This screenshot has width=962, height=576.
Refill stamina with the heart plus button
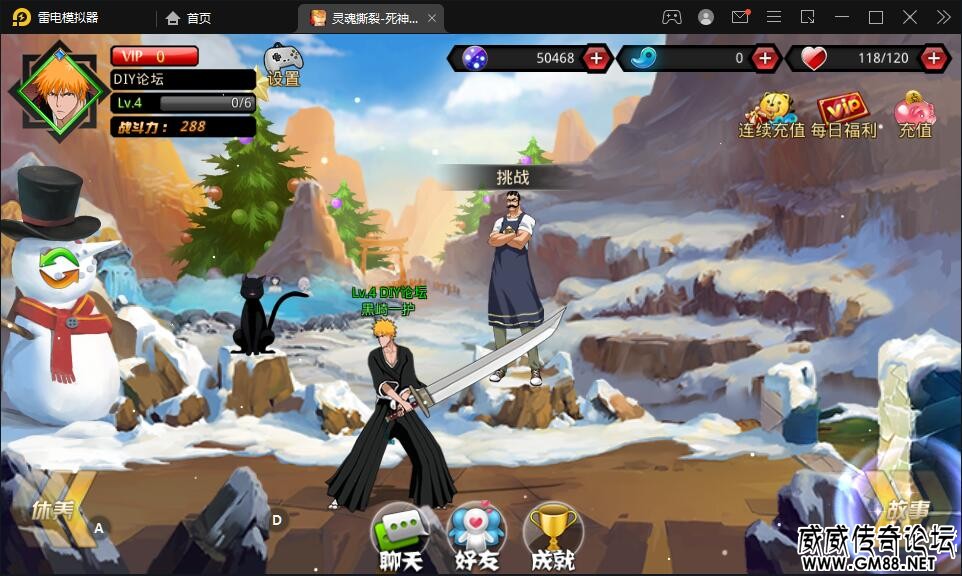(934, 58)
